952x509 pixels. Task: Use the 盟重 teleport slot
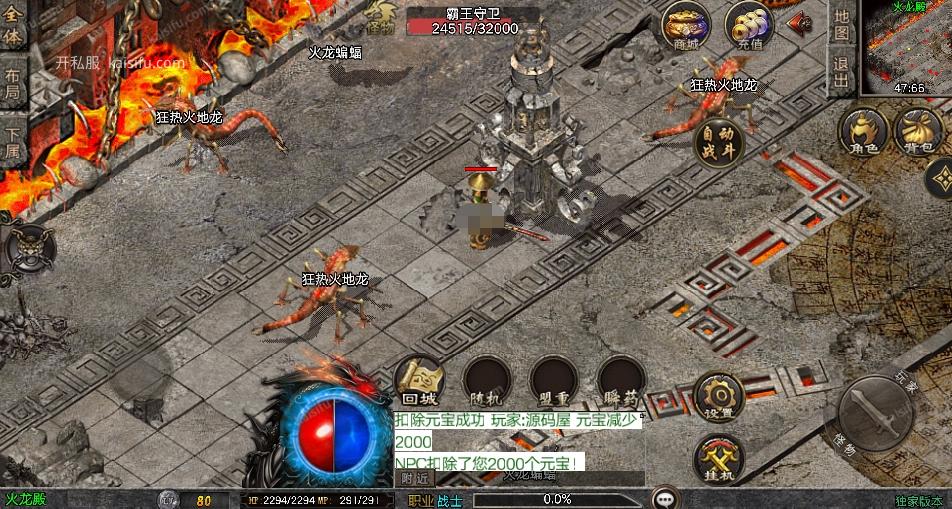point(554,381)
